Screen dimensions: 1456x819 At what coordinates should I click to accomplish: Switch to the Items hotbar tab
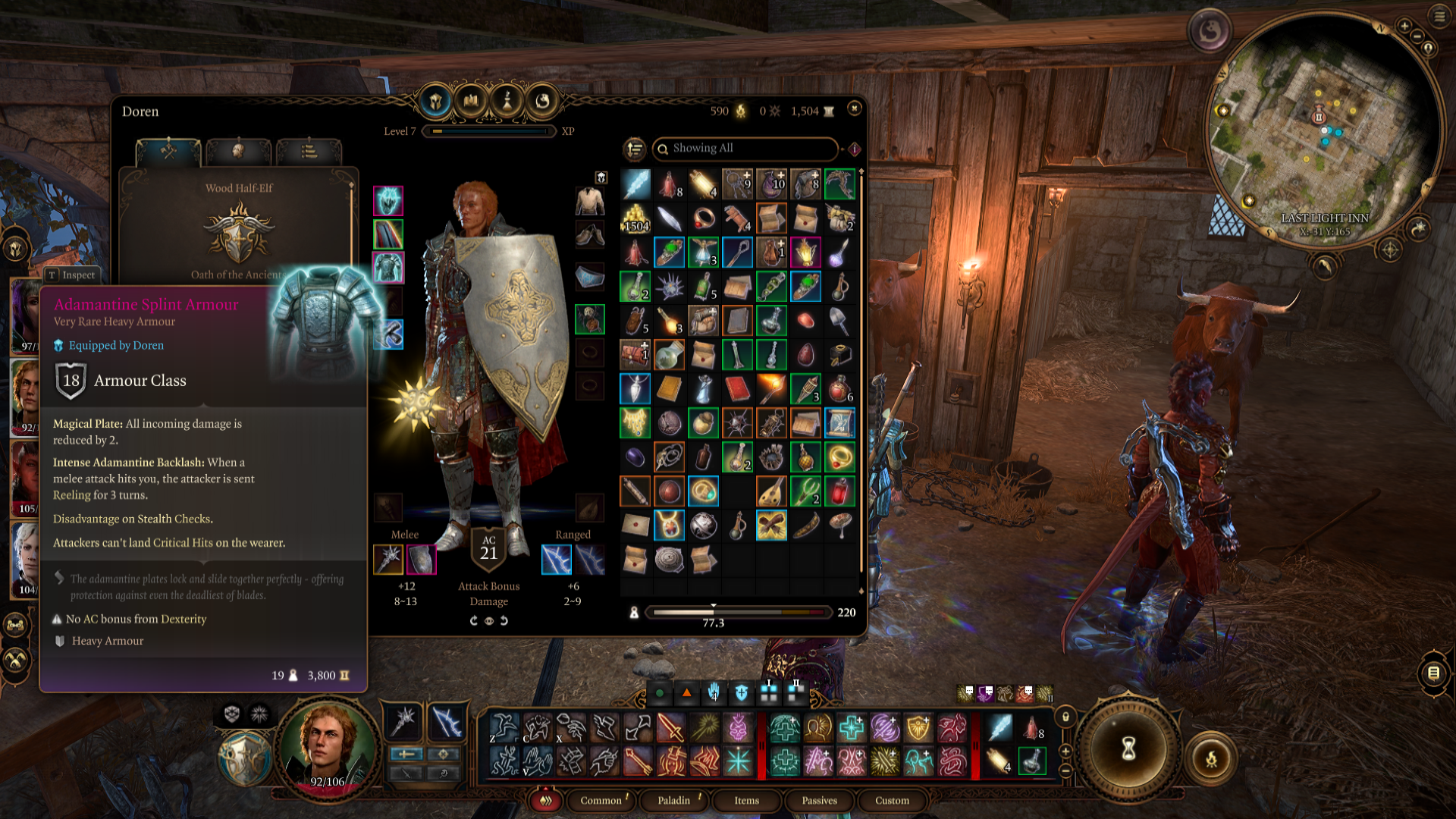coord(745,801)
